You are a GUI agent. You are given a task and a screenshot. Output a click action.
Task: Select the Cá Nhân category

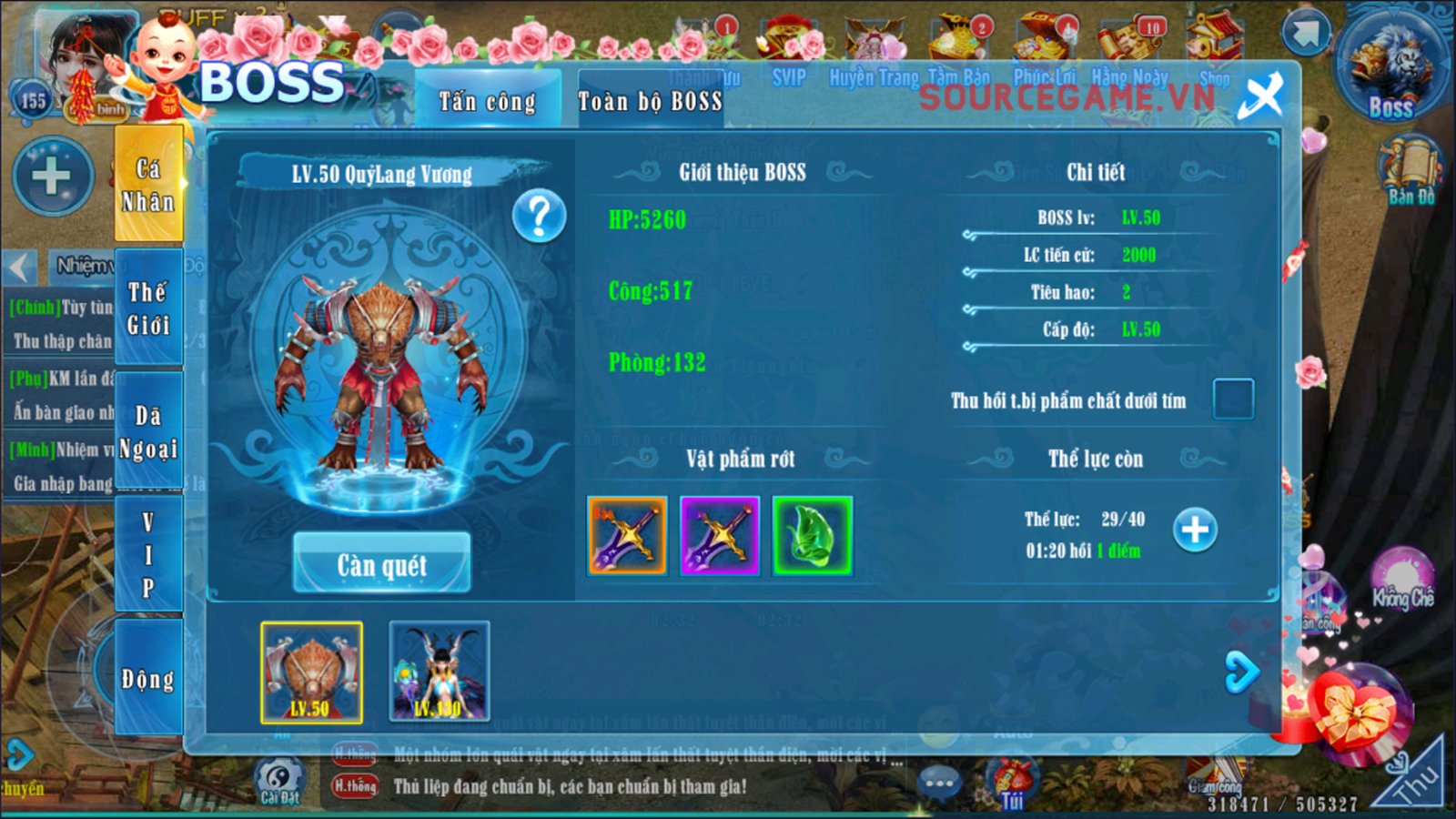(148, 185)
